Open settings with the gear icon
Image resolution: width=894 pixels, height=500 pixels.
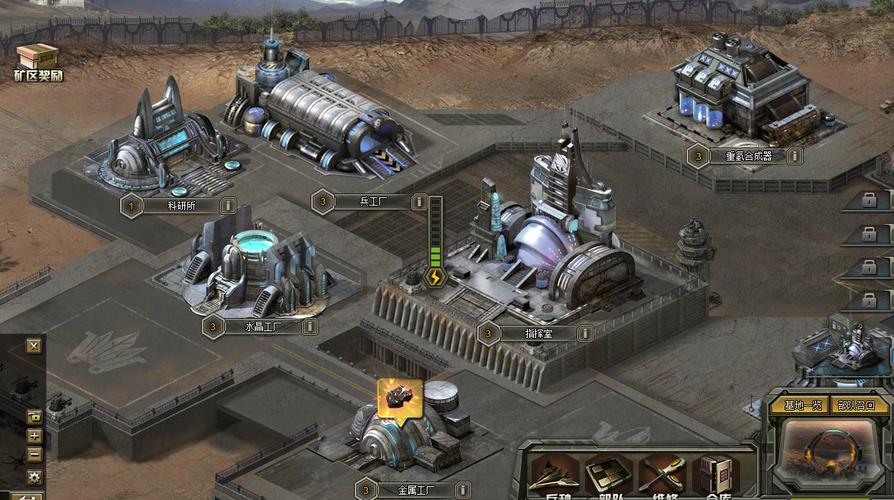click(34, 476)
